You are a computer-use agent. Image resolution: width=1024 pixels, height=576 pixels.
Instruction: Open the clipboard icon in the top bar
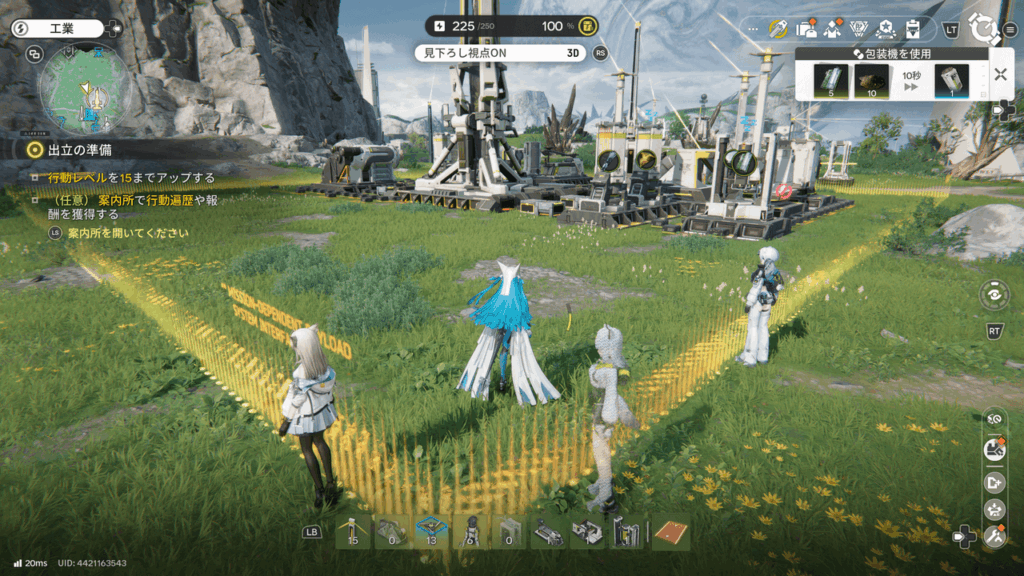[x=911, y=29]
